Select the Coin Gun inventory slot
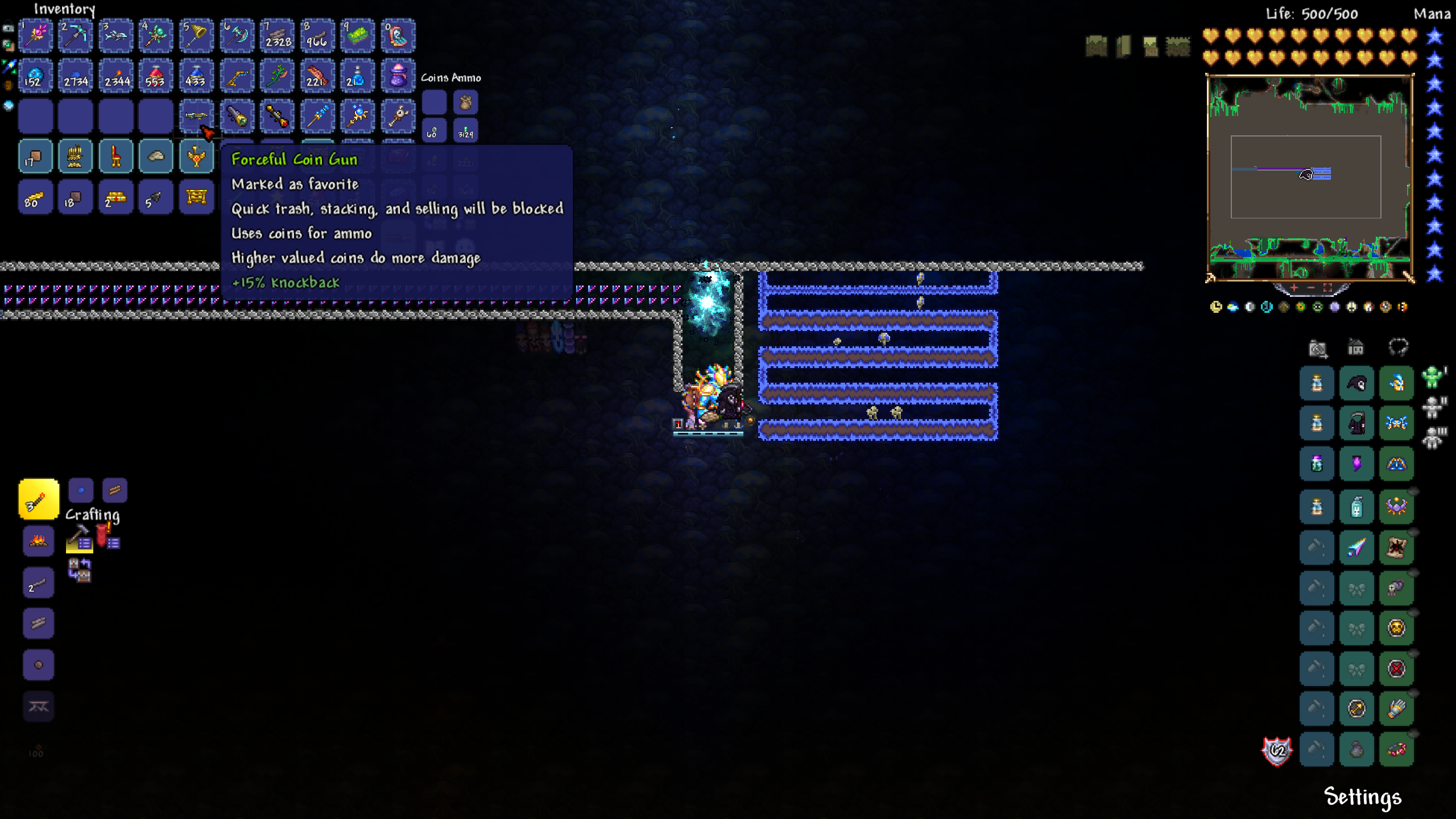1456x819 pixels. point(196,116)
